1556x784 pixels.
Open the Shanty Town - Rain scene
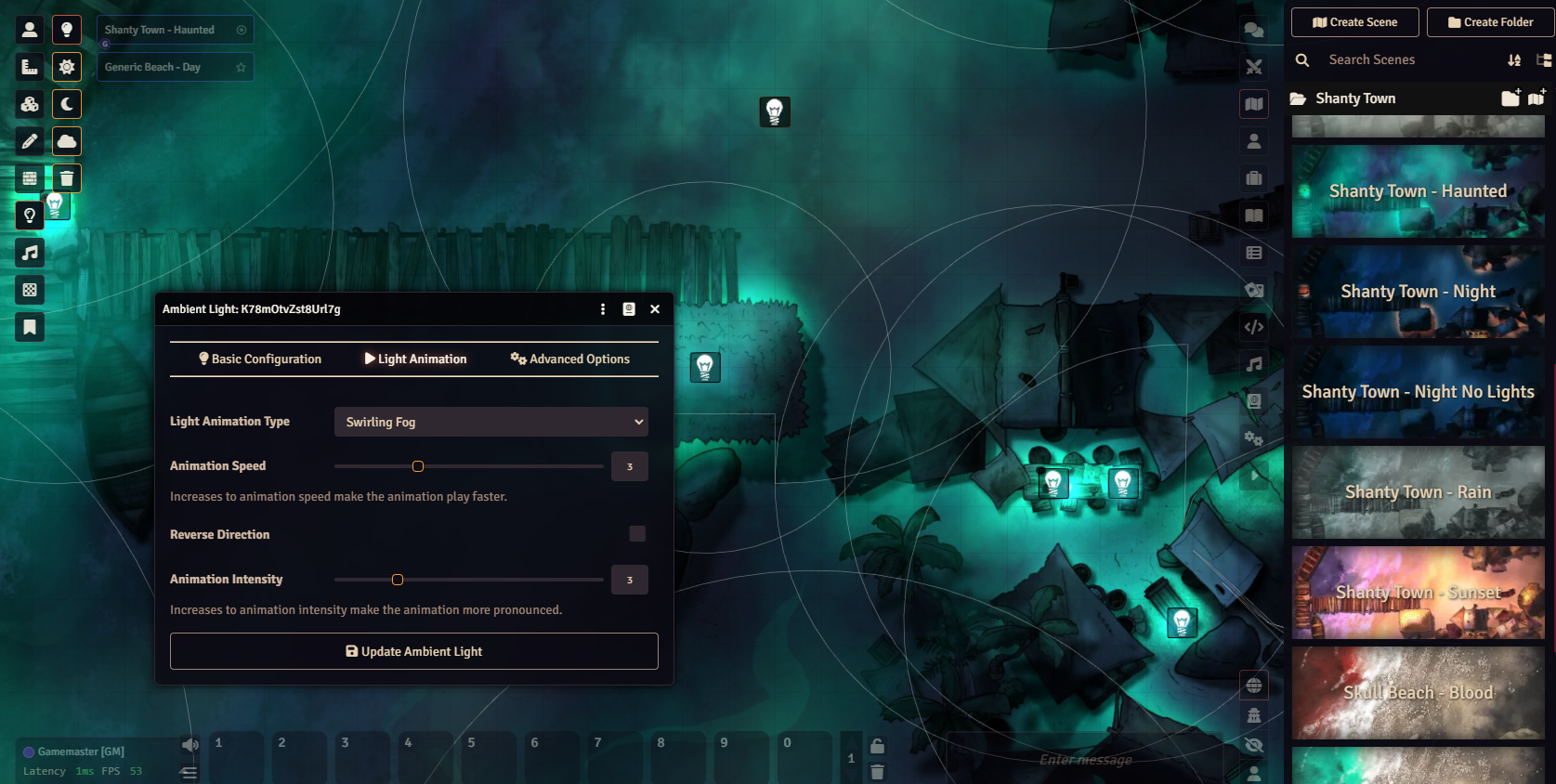(x=1418, y=492)
